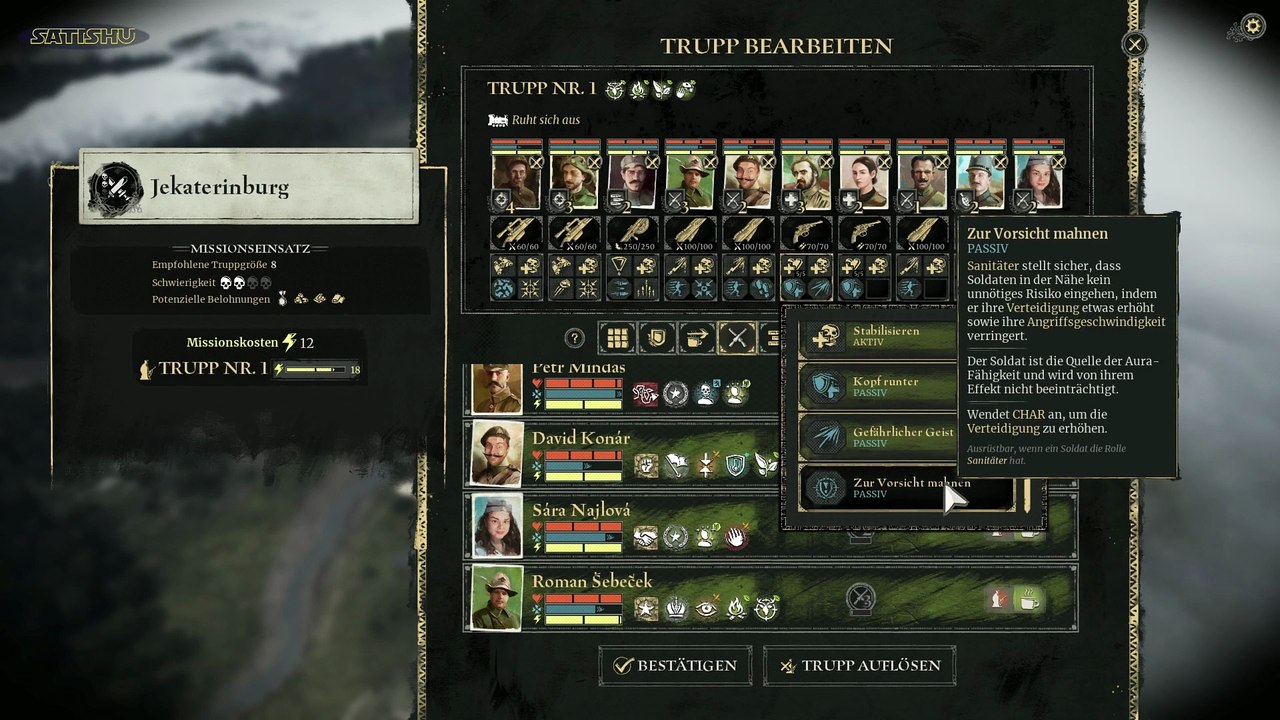Click the Jekaterinburg mission banner

click(x=249, y=187)
